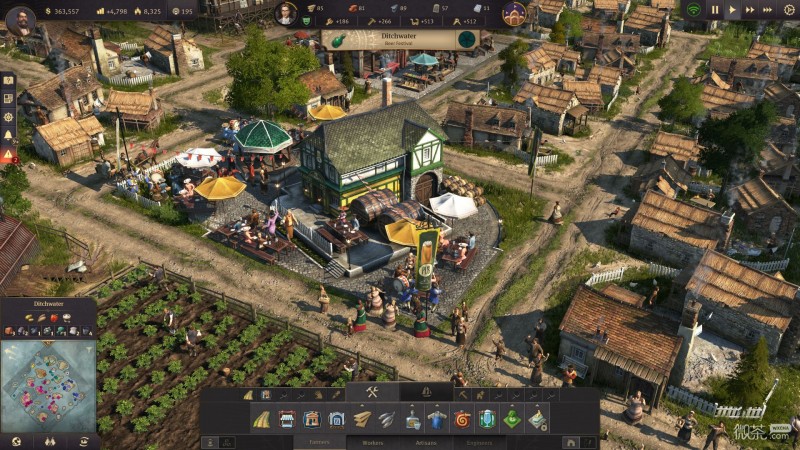Screen dimensions: 800x450
Task: Click the Ditchwater island minimap
Action: coord(48,386)
